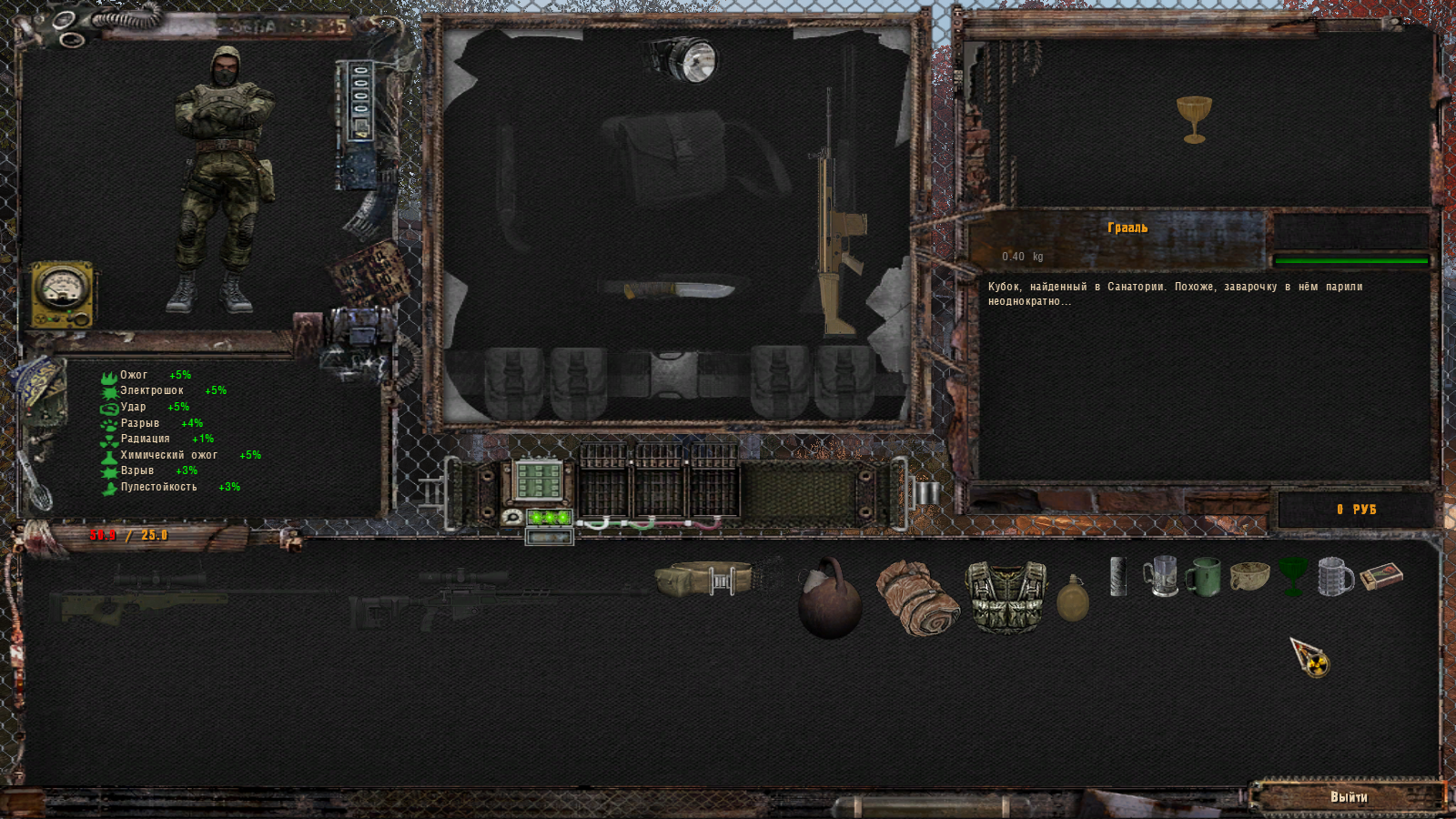Click the Грааль goblet preview icon
The image size is (1456, 819).
[1194, 119]
